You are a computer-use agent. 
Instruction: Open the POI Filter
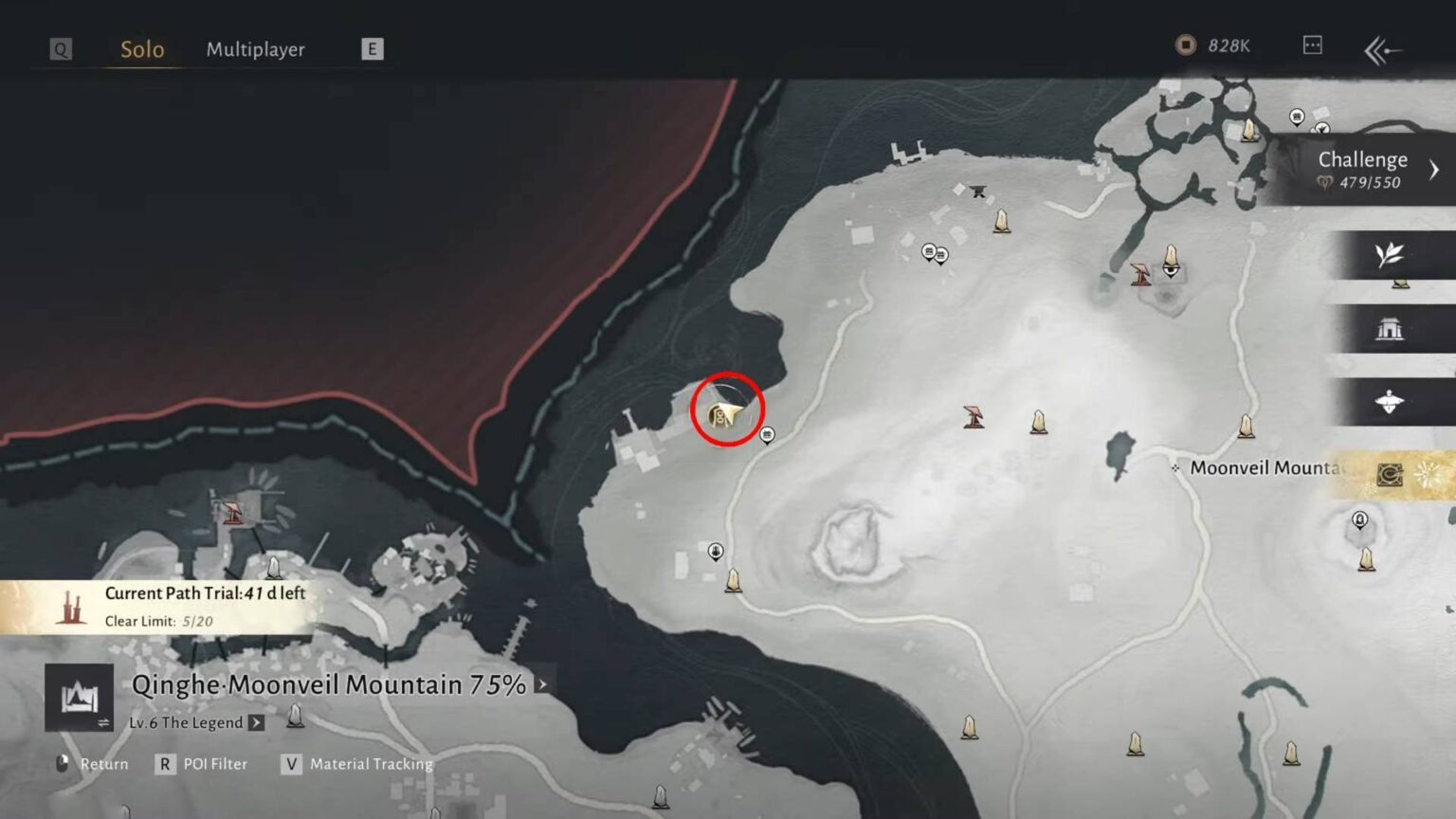coord(202,764)
